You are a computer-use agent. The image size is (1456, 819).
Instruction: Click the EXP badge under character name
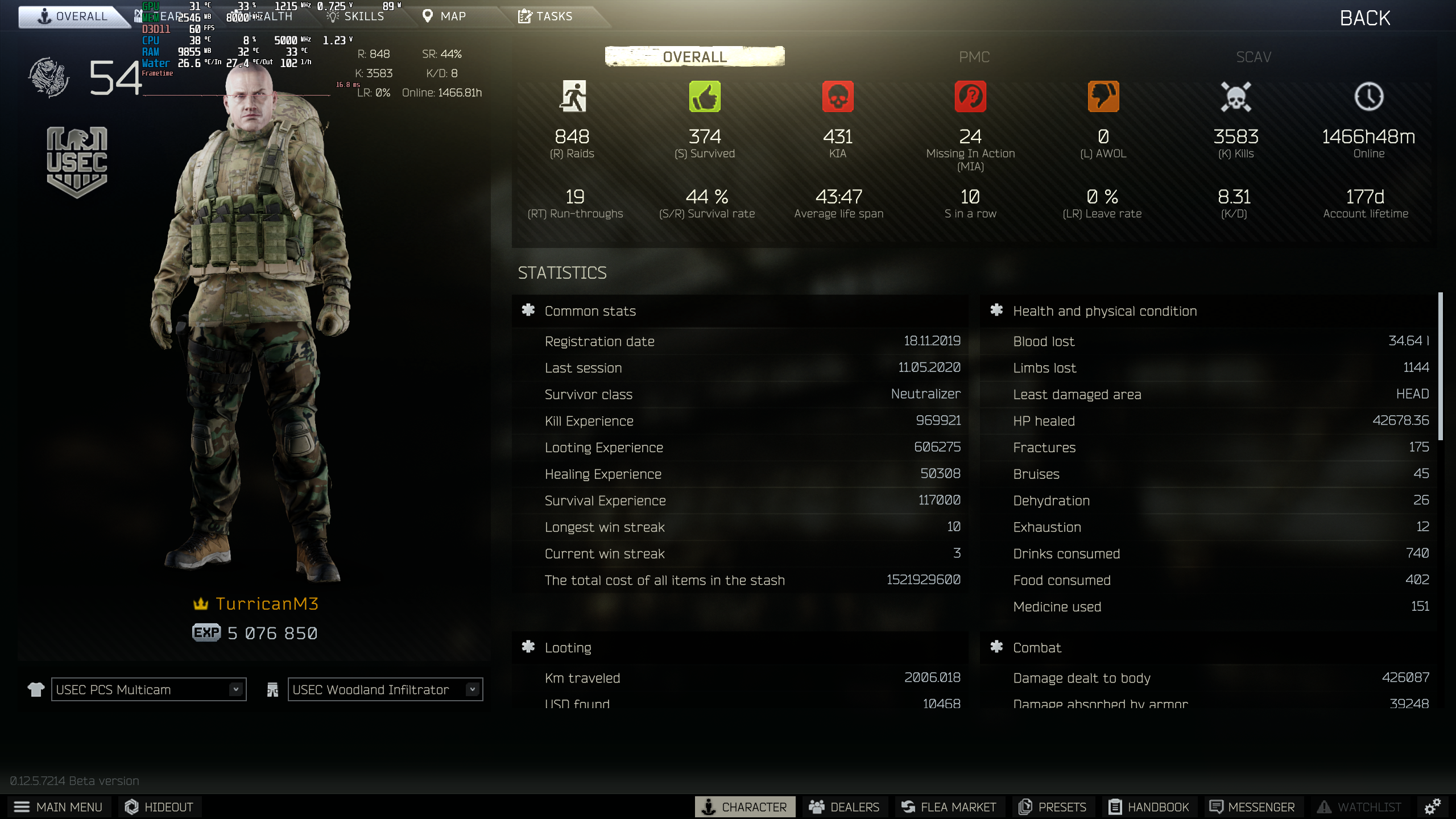pyautogui.click(x=206, y=632)
